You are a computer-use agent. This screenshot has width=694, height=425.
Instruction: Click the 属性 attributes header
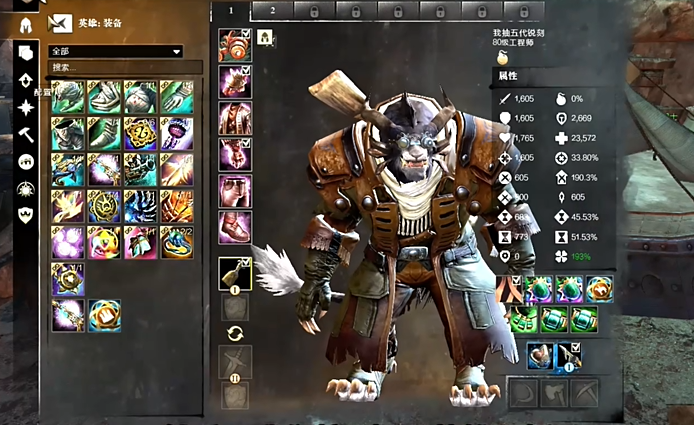pyautogui.click(x=510, y=76)
